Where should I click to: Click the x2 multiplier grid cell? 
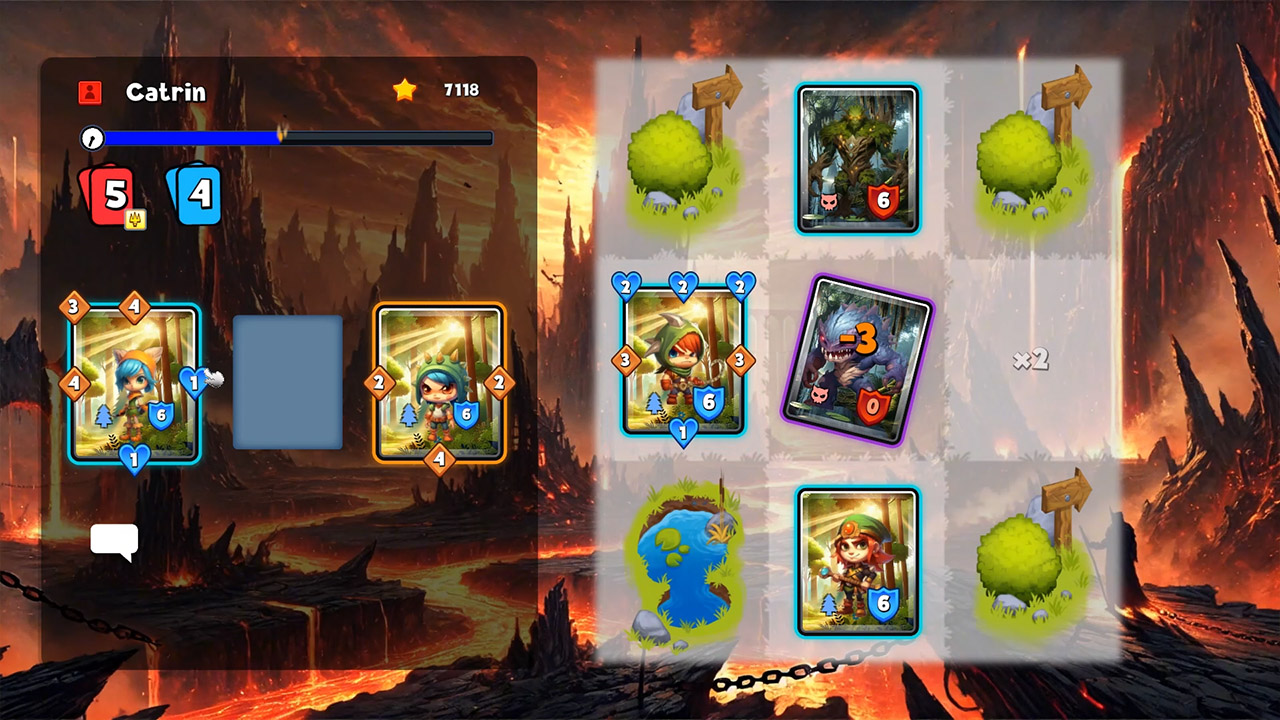pos(1030,362)
